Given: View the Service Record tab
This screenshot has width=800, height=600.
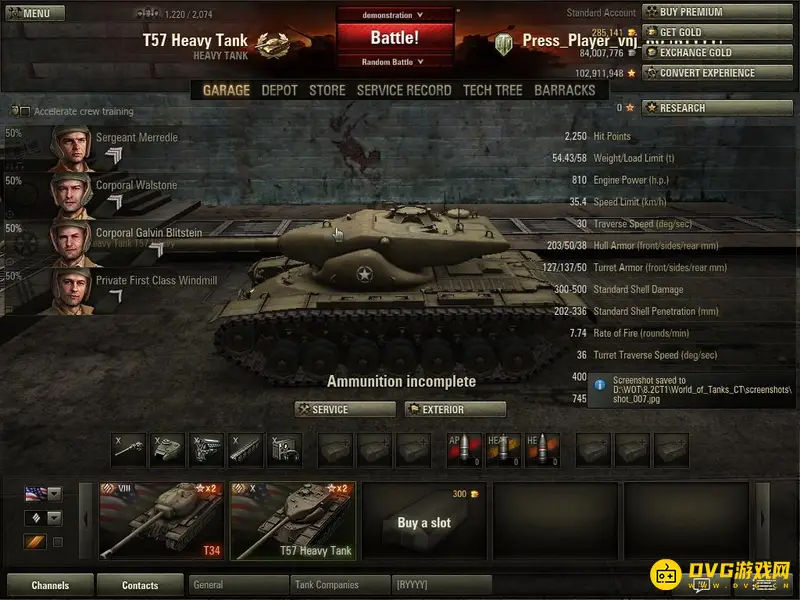Looking at the screenshot, I should pos(404,90).
